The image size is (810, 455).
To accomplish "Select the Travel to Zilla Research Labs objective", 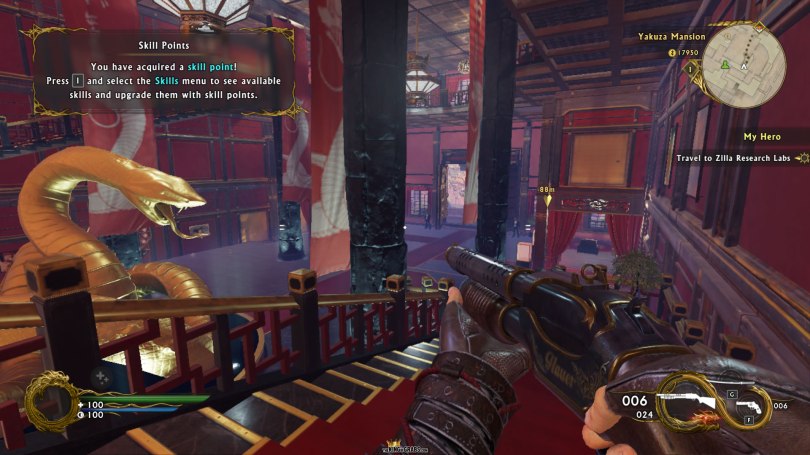I will (735, 158).
